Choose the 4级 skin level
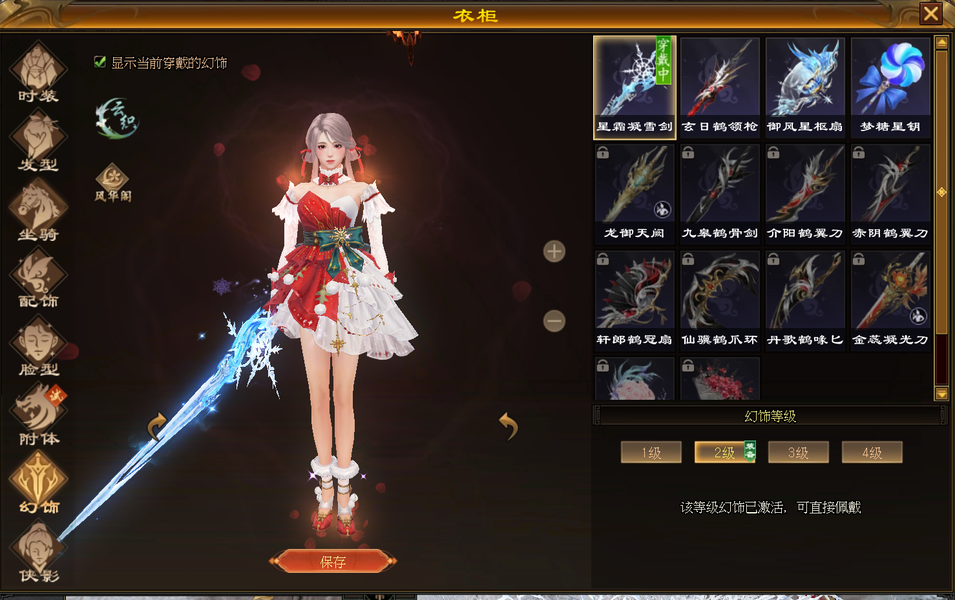This screenshot has height=600, width=955. point(872,453)
